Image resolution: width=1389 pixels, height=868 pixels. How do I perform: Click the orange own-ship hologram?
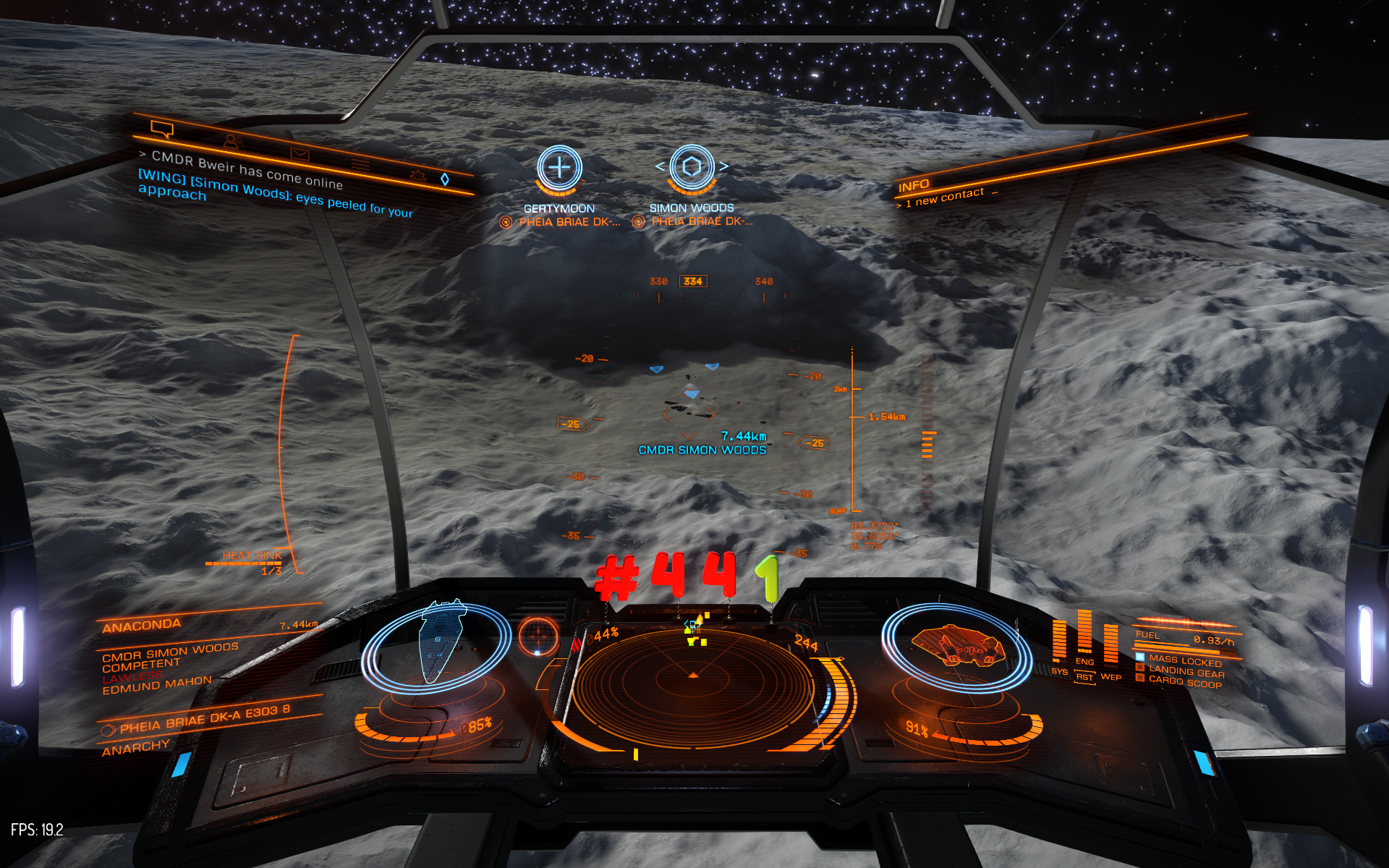click(957, 646)
